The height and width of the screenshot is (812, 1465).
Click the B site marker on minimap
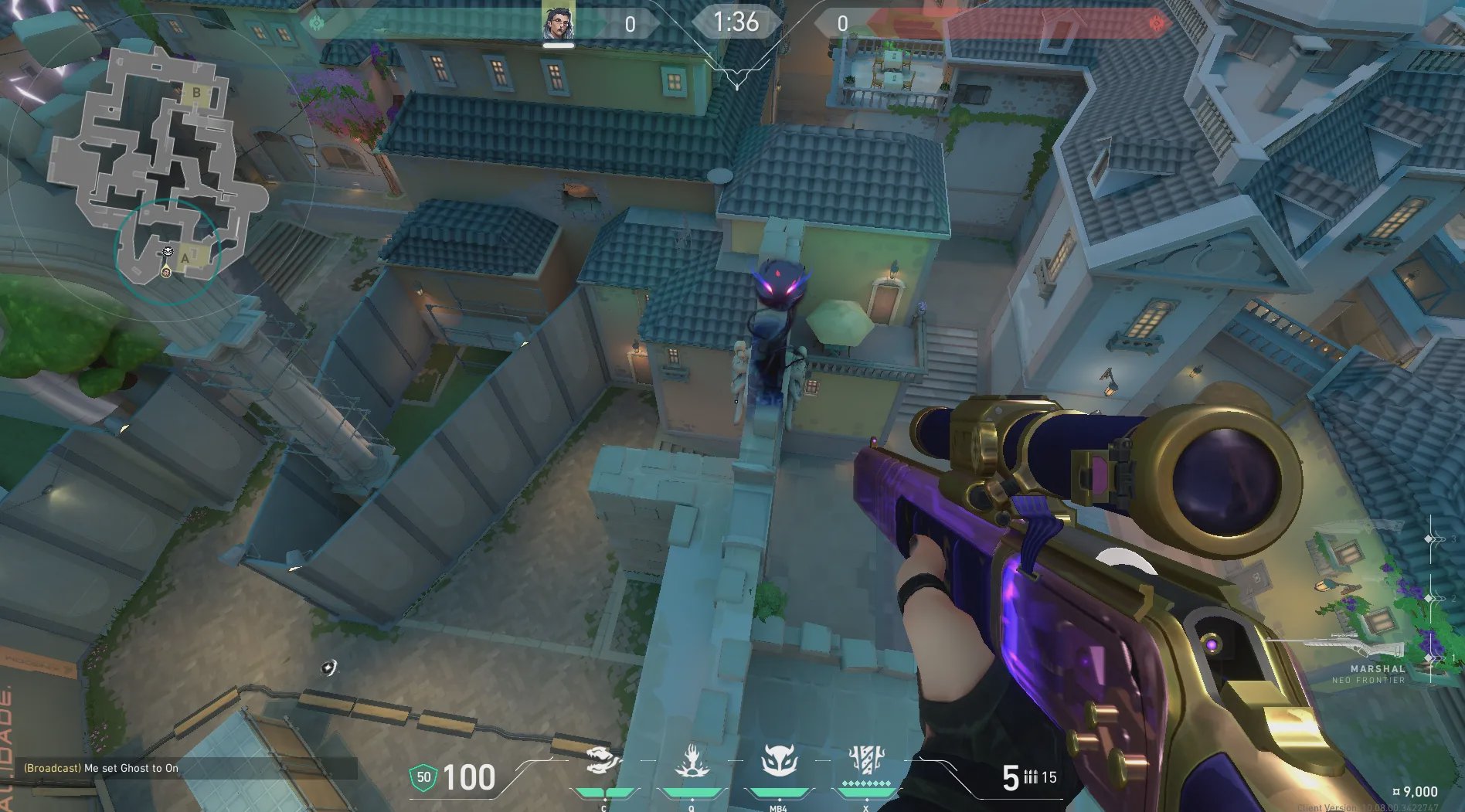(196, 93)
